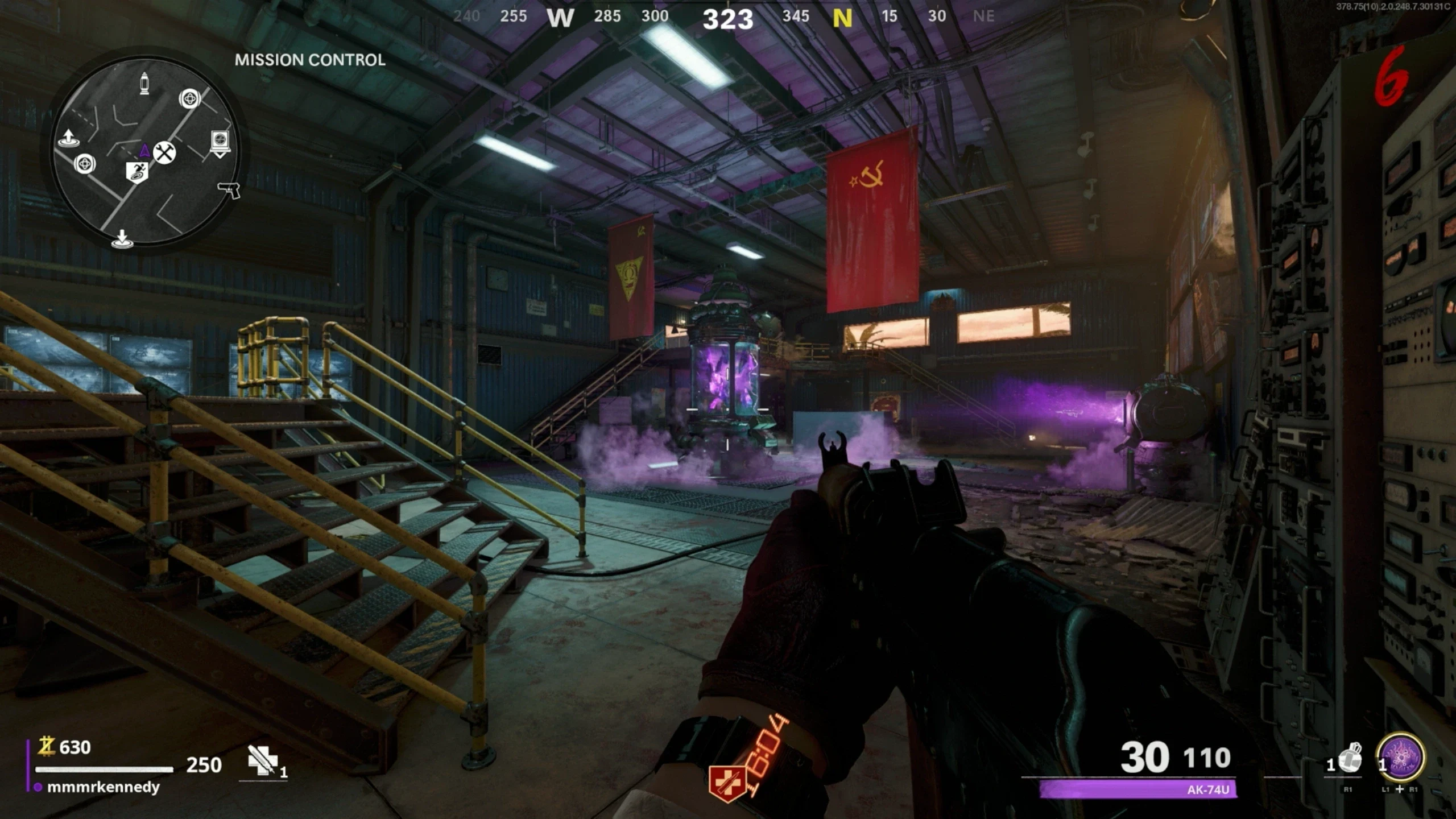Click the purple player arrow on minimap
The image size is (1456, 819).
(144, 150)
